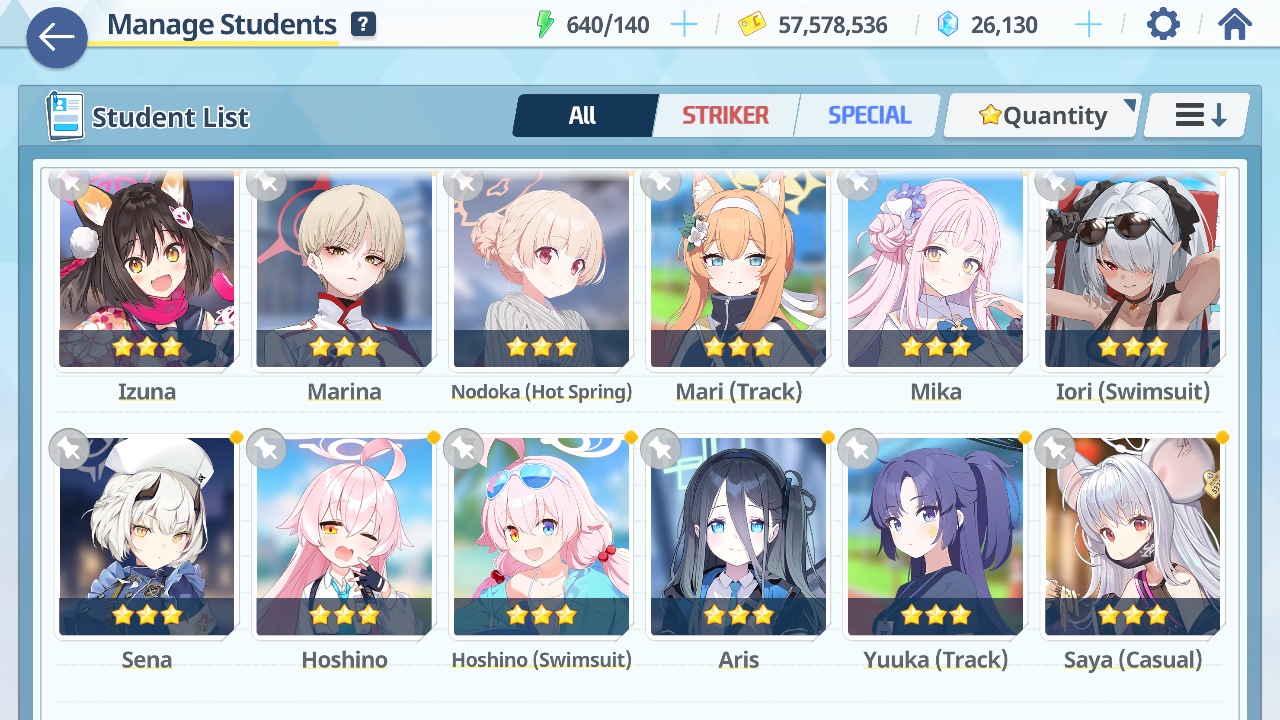Open Yuuka (Track) student card
Image resolution: width=1280 pixels, height=720 pixels.
(935, 536)
